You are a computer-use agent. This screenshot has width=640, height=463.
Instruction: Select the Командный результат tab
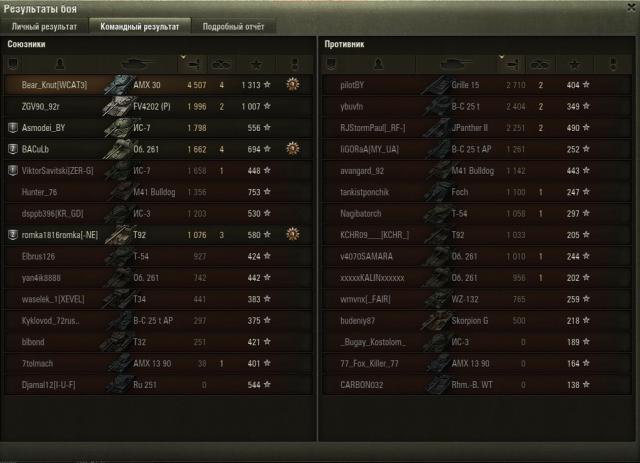135,26
